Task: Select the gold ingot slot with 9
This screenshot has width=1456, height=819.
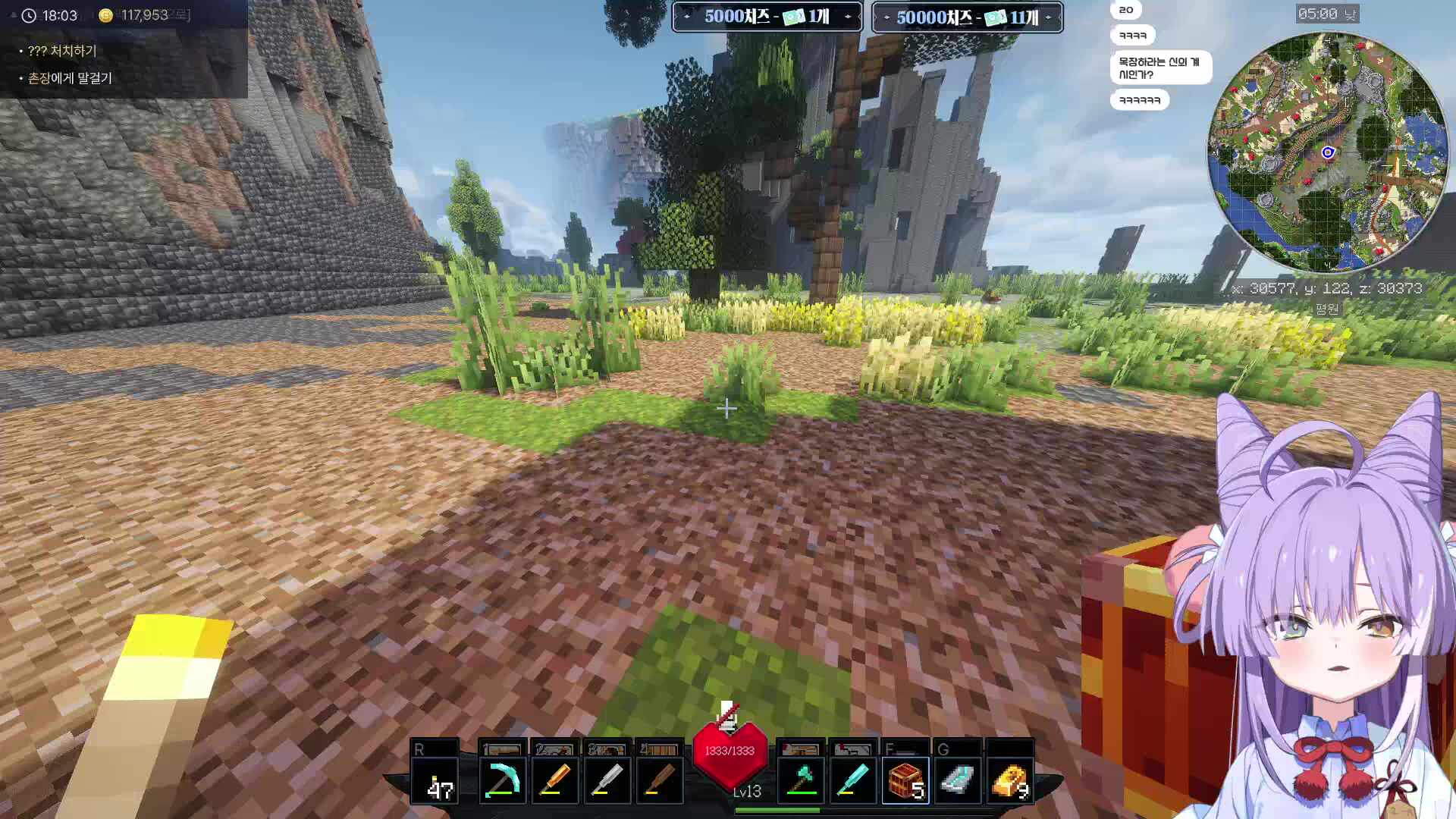Action: [1010, 780]
